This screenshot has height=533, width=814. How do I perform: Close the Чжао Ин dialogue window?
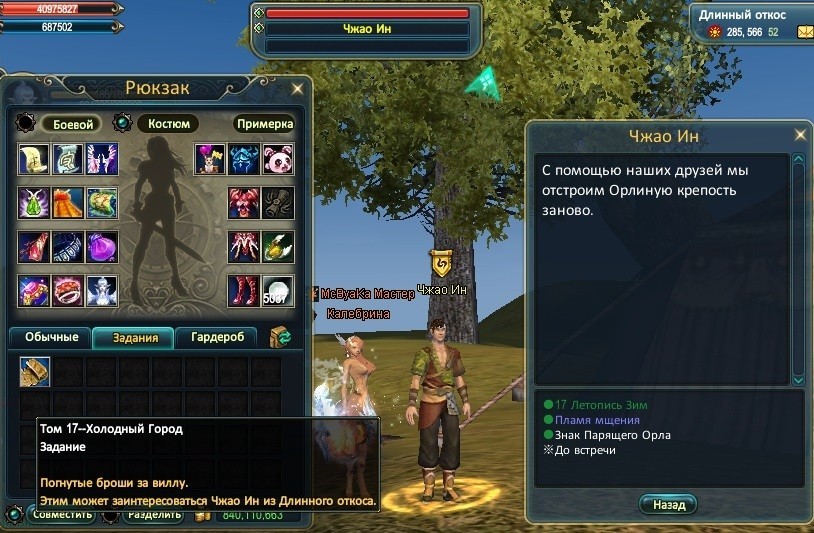pyautogui.click(x=800, y=134)
